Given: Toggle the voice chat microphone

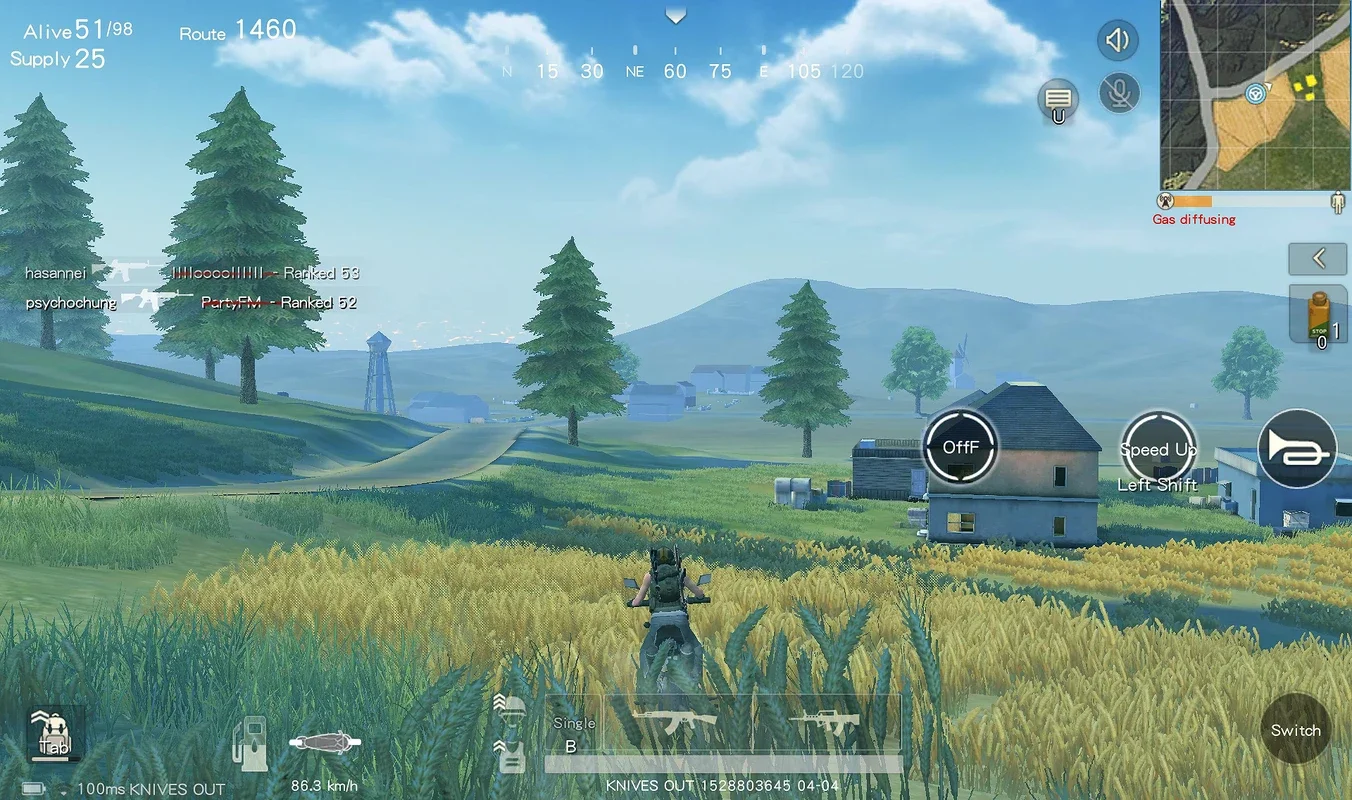Looking at the screenshot, I should coord(1120,93).
